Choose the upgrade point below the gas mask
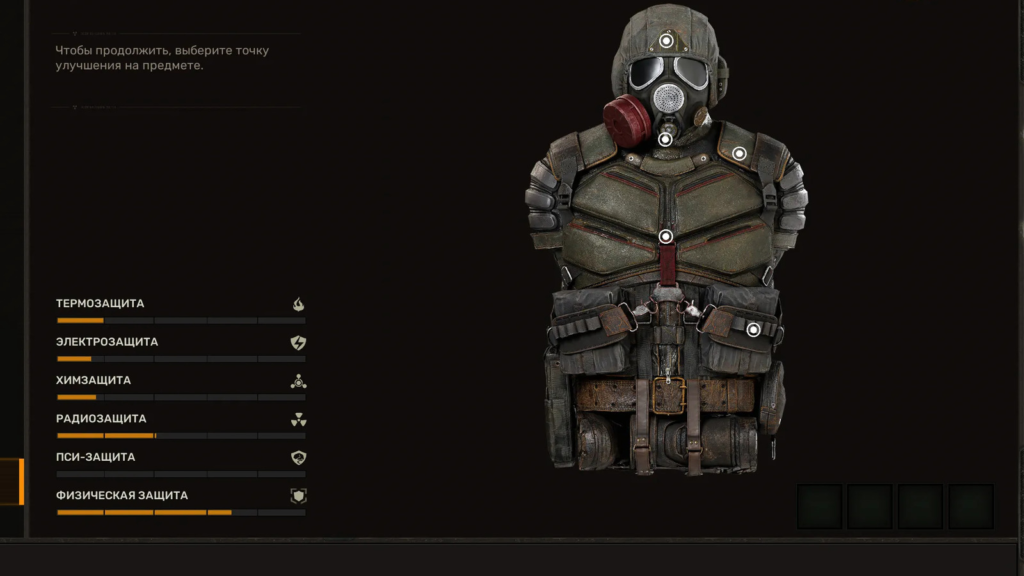Screen dimensions: 1024x576 665,139
